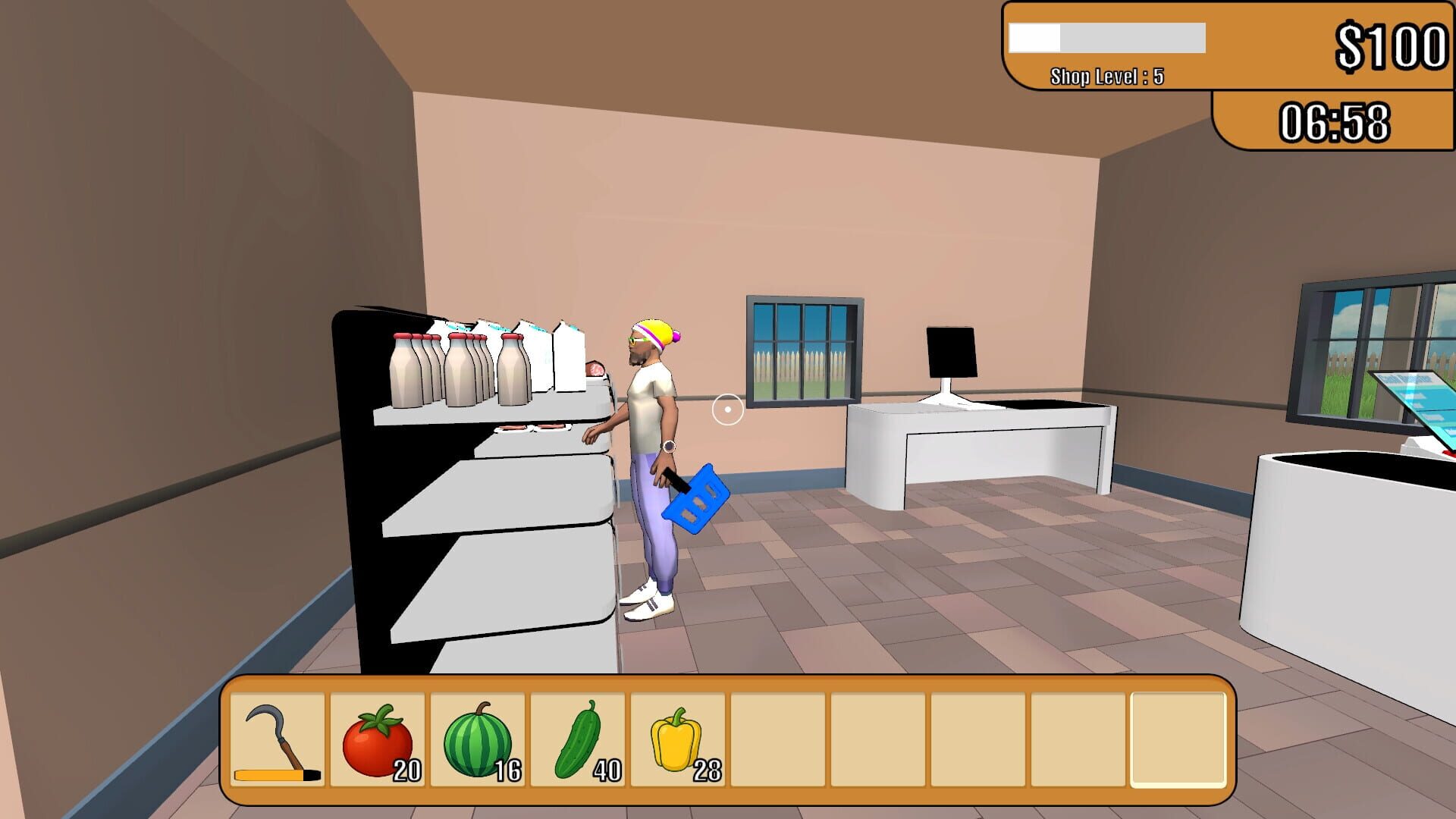Click the crosshair reticle in the center
Screen dimensions: 1456x819
pos(727,409)
